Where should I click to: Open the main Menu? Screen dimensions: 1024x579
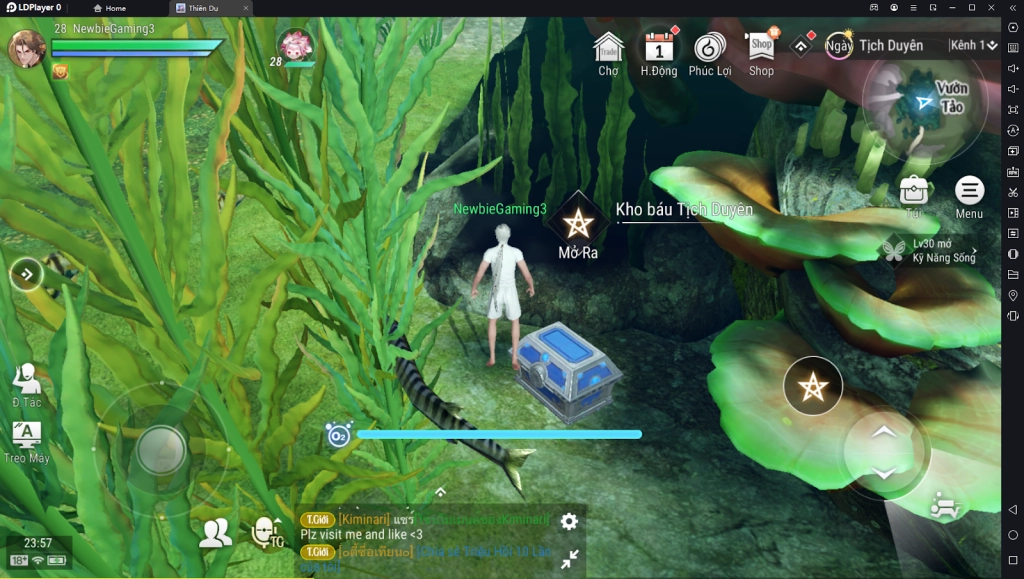(969, 193)
